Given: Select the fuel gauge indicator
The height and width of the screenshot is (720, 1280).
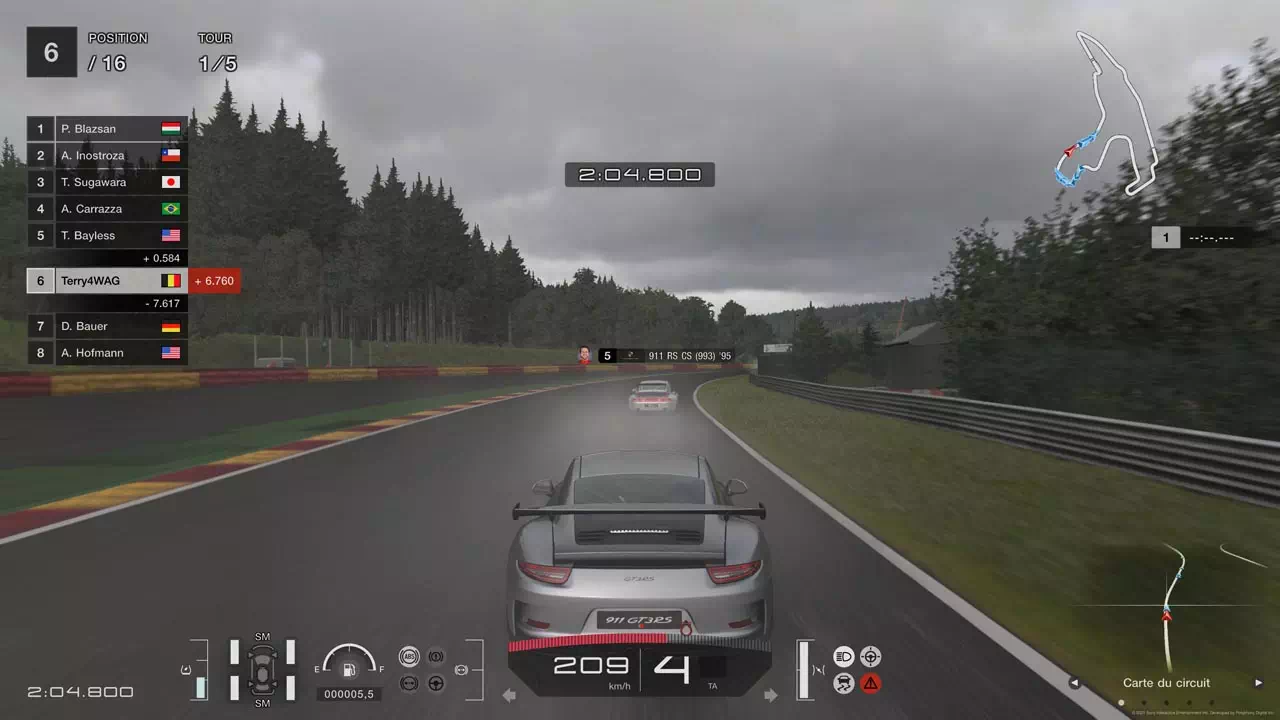Looking at the screenshot, I should point(349,663).
